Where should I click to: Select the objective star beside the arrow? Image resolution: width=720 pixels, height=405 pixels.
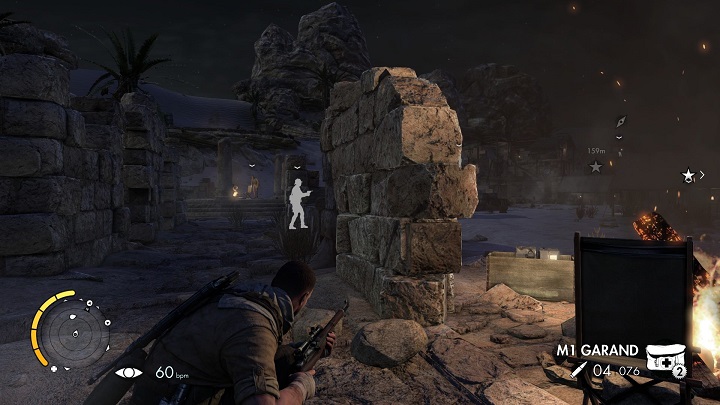point(688,175)
